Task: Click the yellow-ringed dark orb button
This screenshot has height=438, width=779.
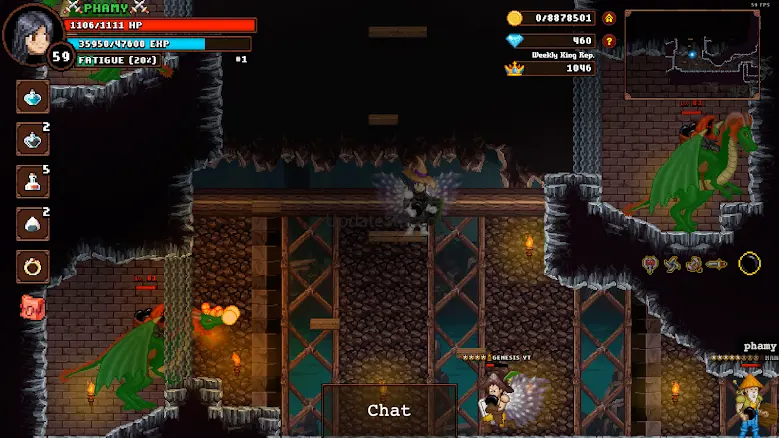Action: [749, 264]
